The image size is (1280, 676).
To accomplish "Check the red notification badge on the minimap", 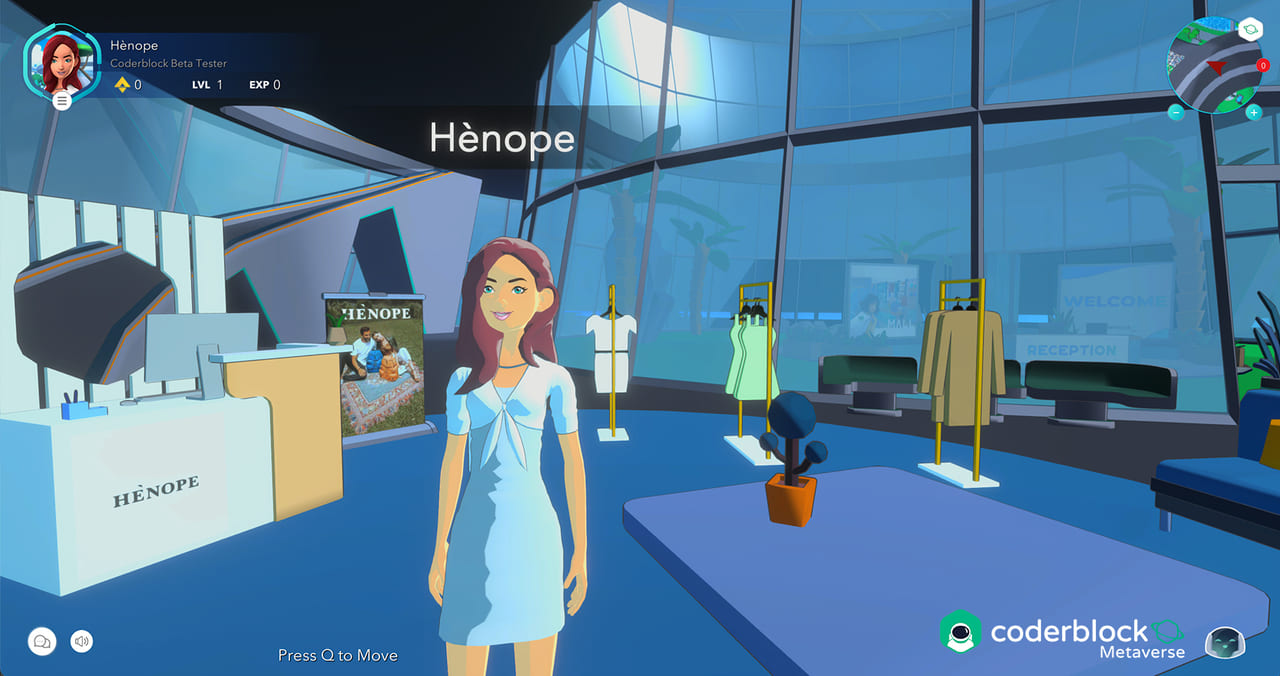I will 1263,66.
